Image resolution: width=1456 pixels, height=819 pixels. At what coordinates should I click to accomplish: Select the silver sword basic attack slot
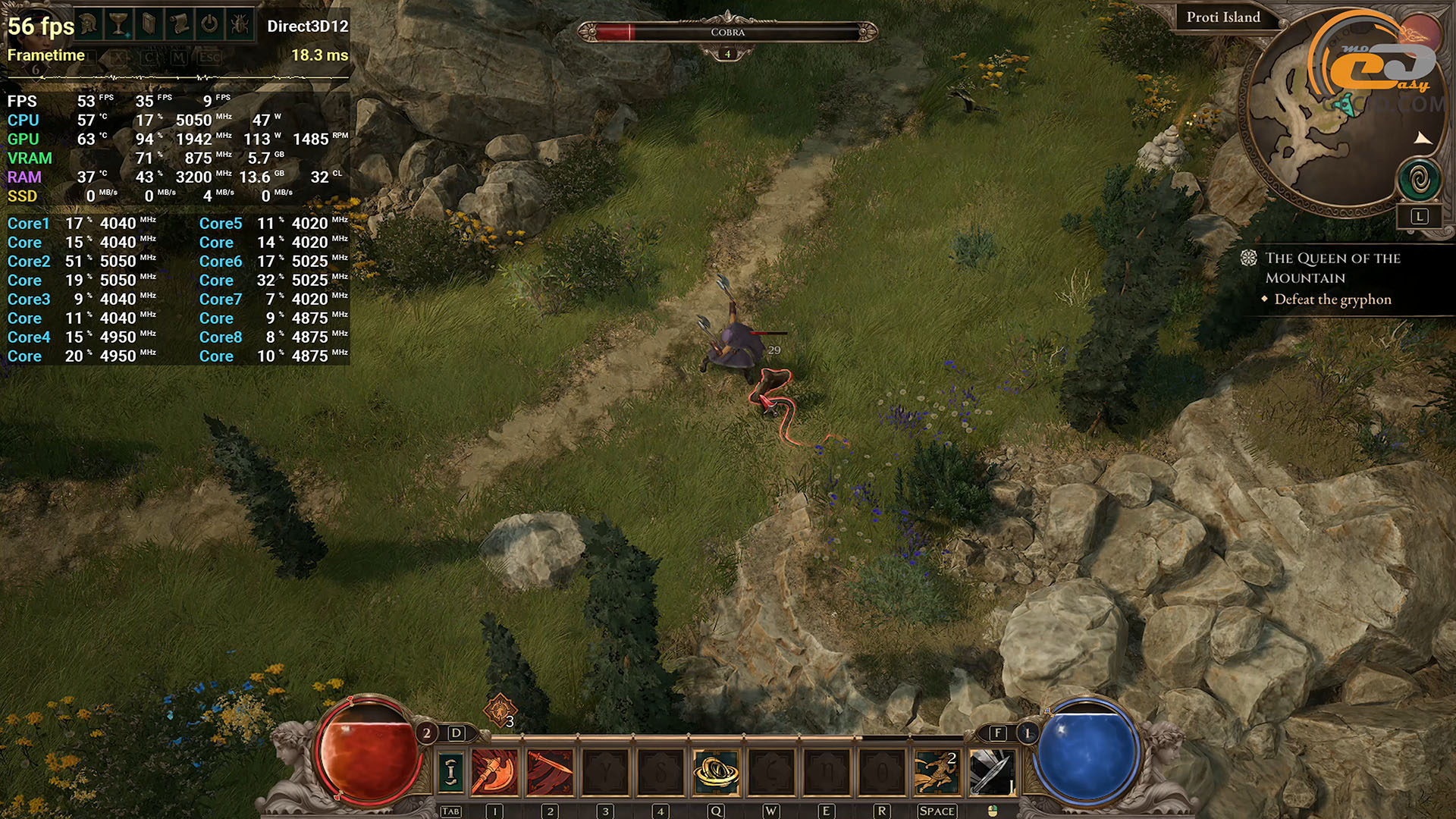coord(992,772)
